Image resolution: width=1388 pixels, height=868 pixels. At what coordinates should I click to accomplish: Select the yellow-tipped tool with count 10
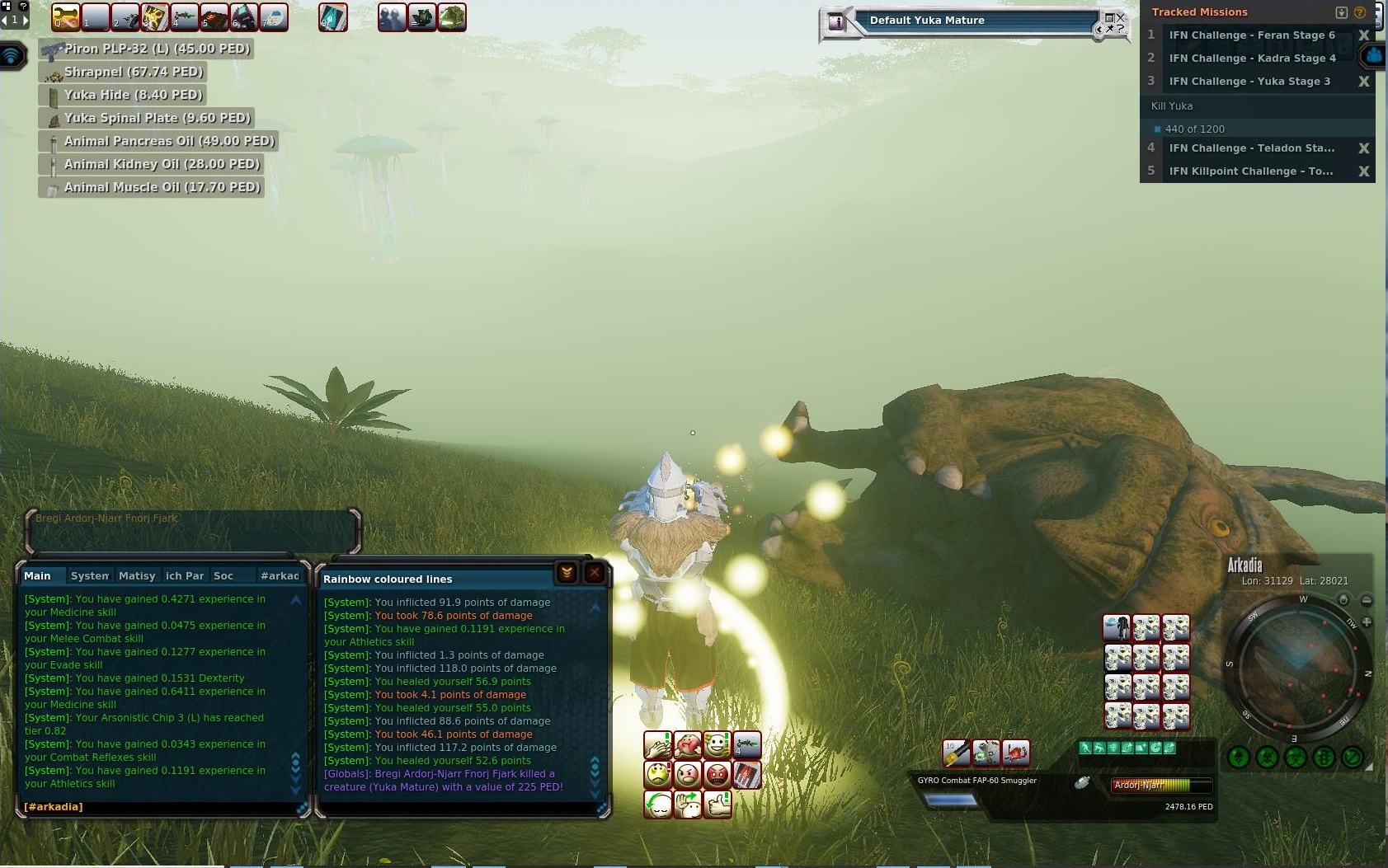(956, 752)
